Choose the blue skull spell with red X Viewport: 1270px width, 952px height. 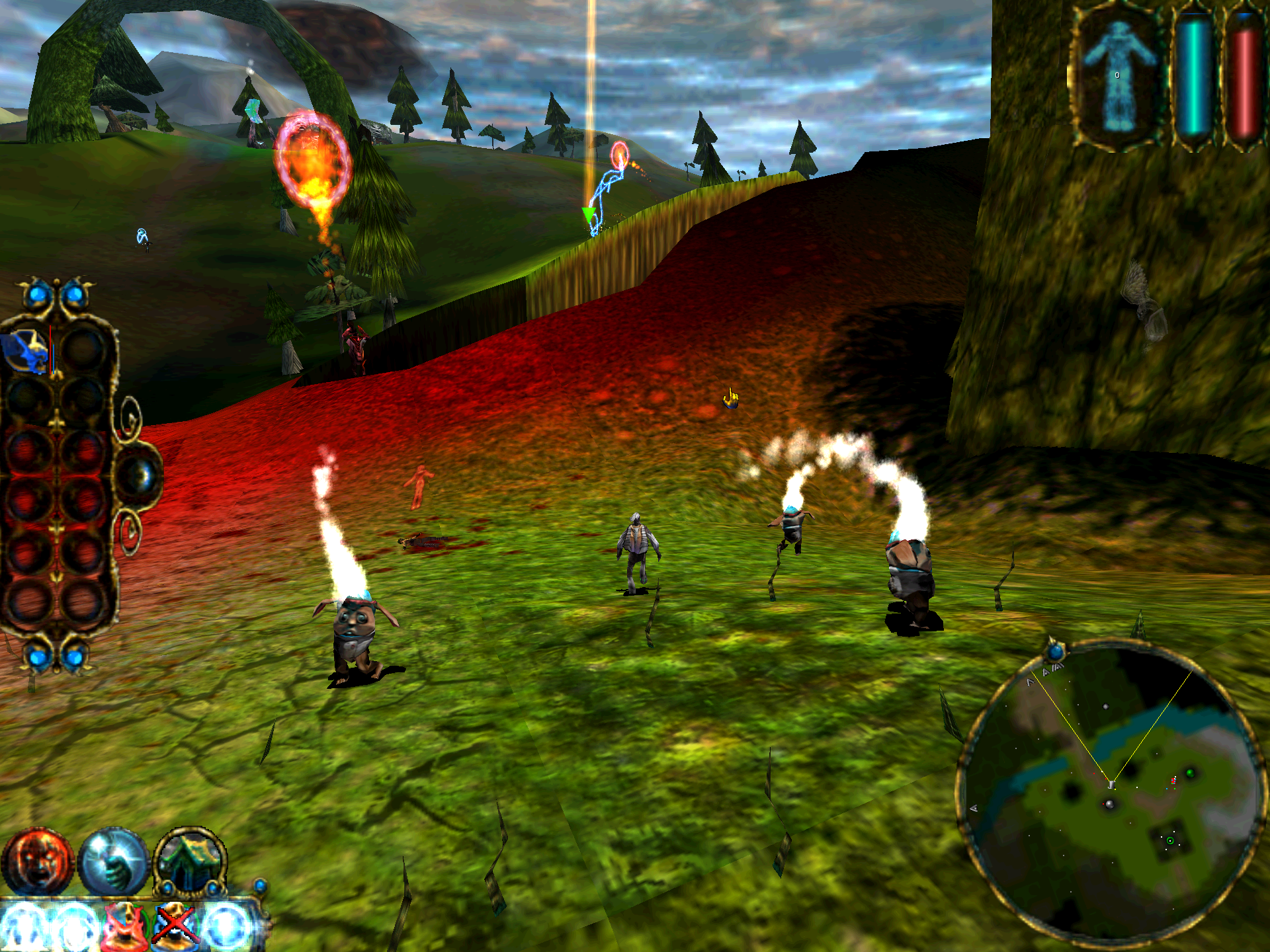[x=175, y=926]
